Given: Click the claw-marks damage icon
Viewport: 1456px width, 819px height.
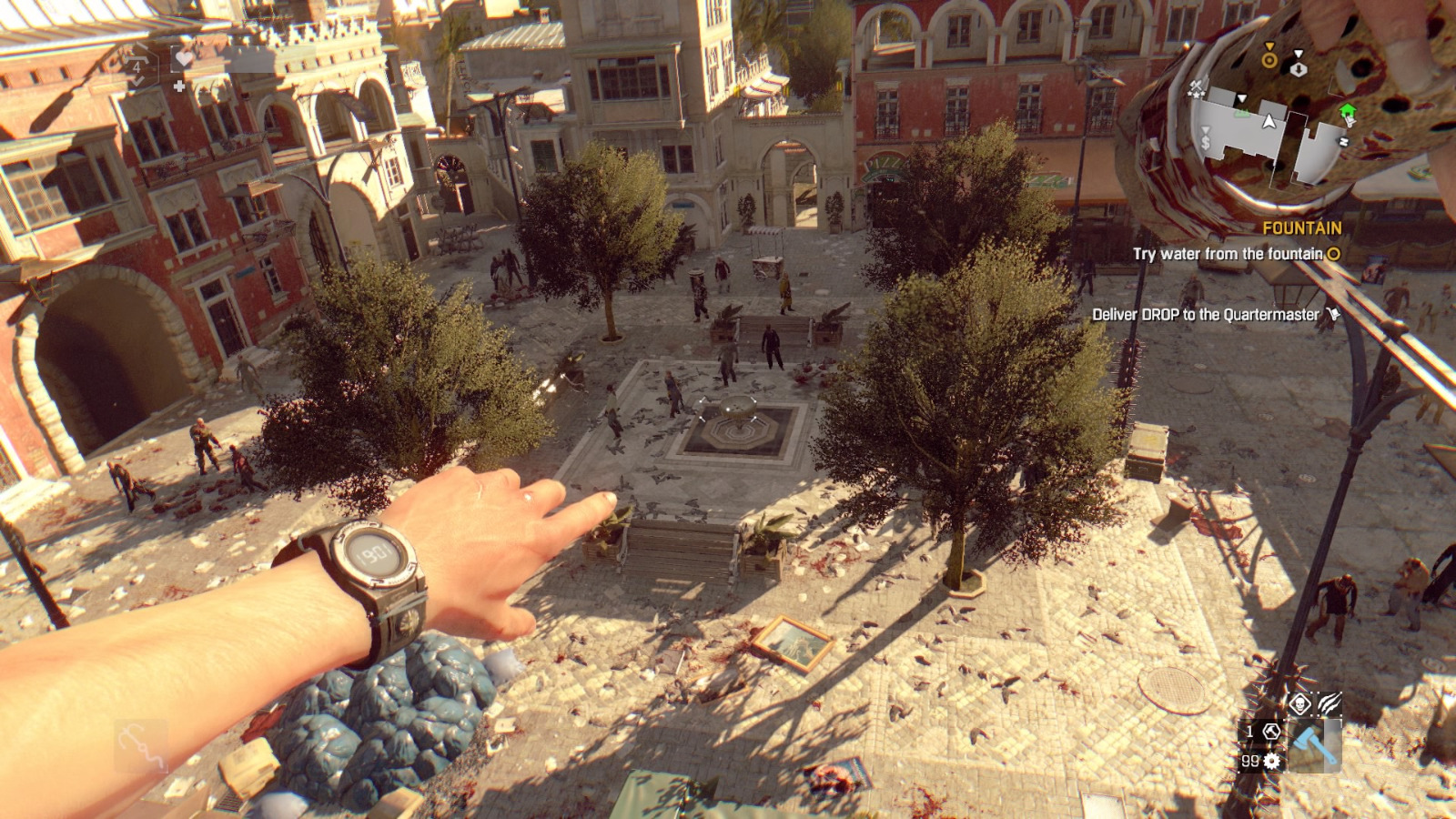Looking at the screenshot, I should tap(1329, 703).
